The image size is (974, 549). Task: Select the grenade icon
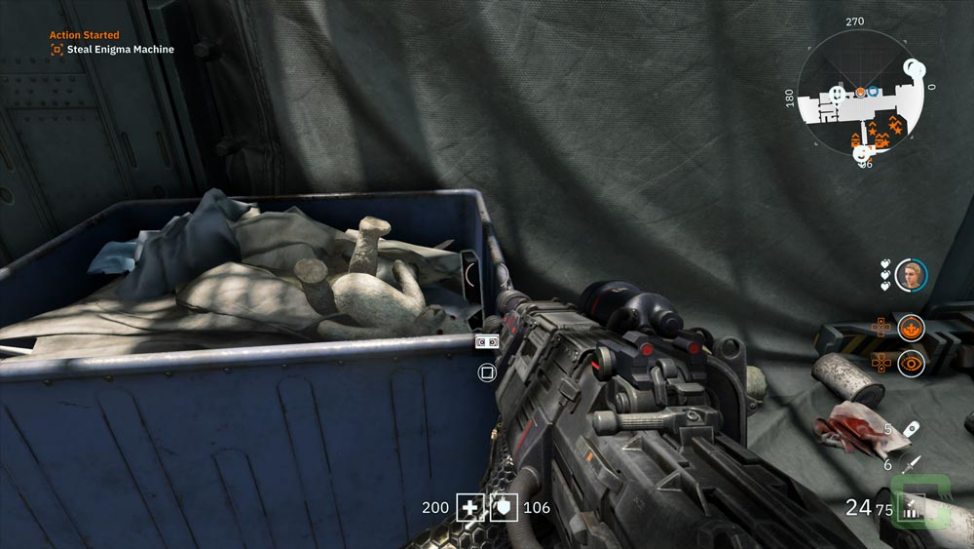pyautogui.click(x=911, y=429)
